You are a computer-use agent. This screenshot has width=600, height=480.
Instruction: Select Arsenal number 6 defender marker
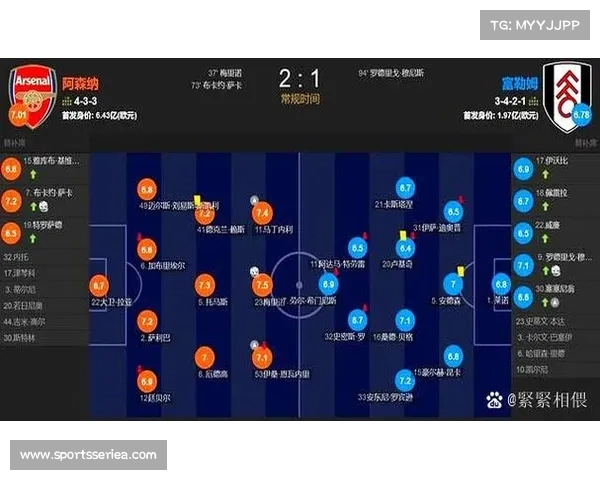point(147,249)
